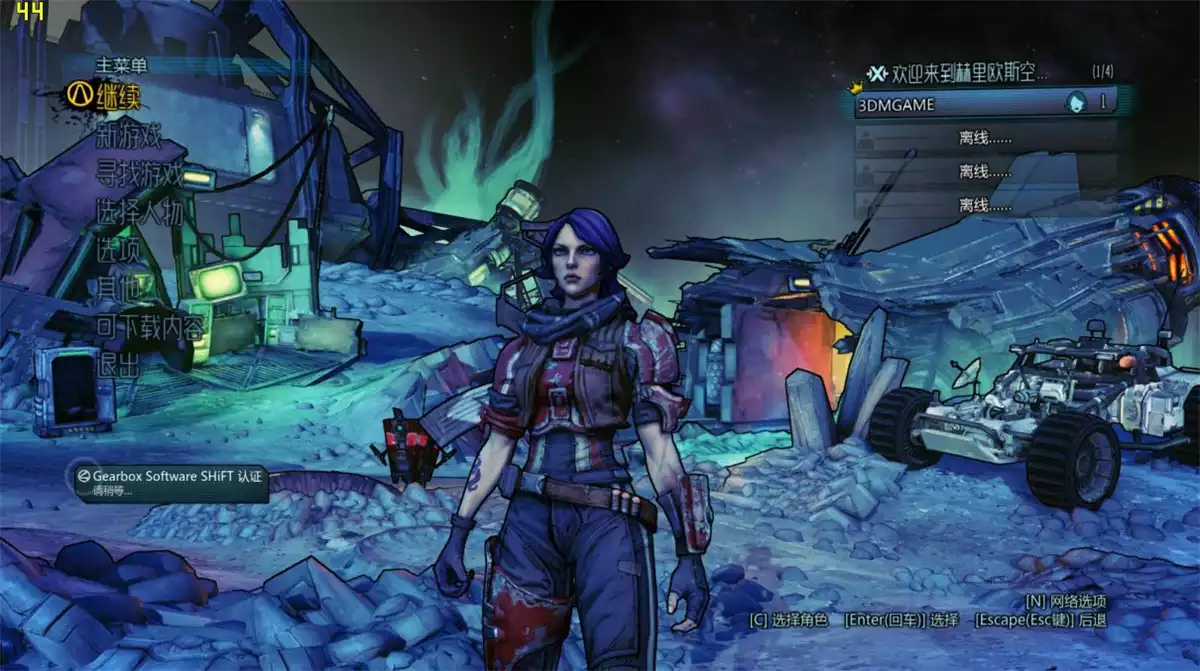Choose 选择人物 to pick a character
Image resolution: width=1200 pixels, height=671 pixels.
(139, 212)
